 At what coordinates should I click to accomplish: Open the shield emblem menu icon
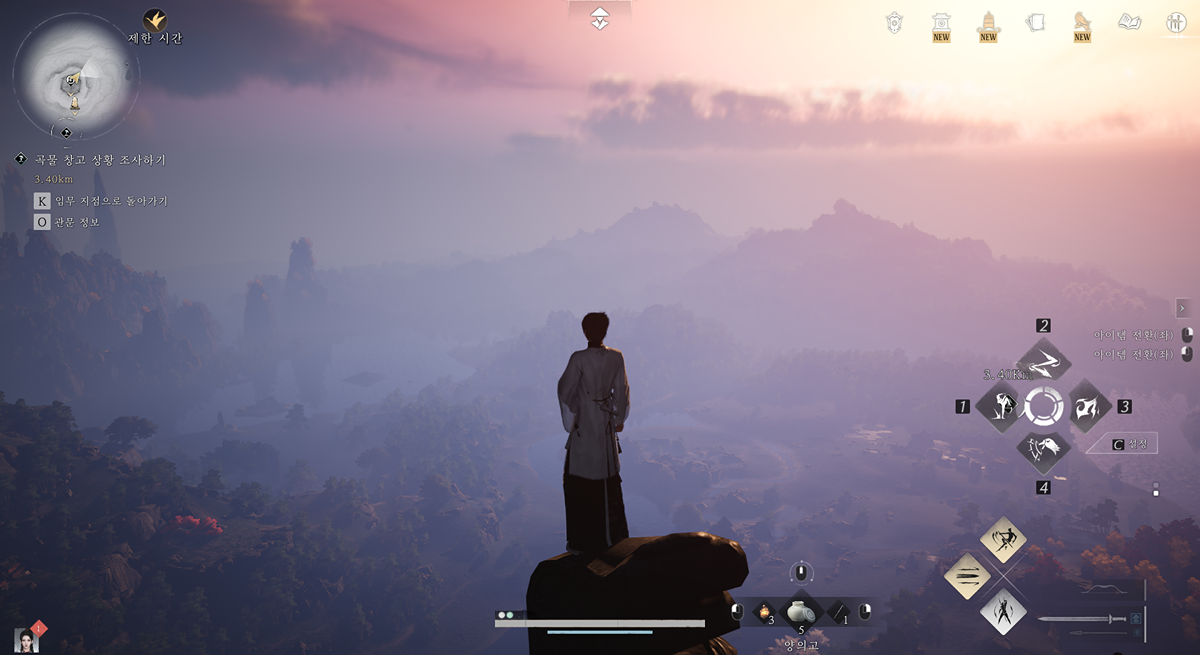tap(894, 22)
